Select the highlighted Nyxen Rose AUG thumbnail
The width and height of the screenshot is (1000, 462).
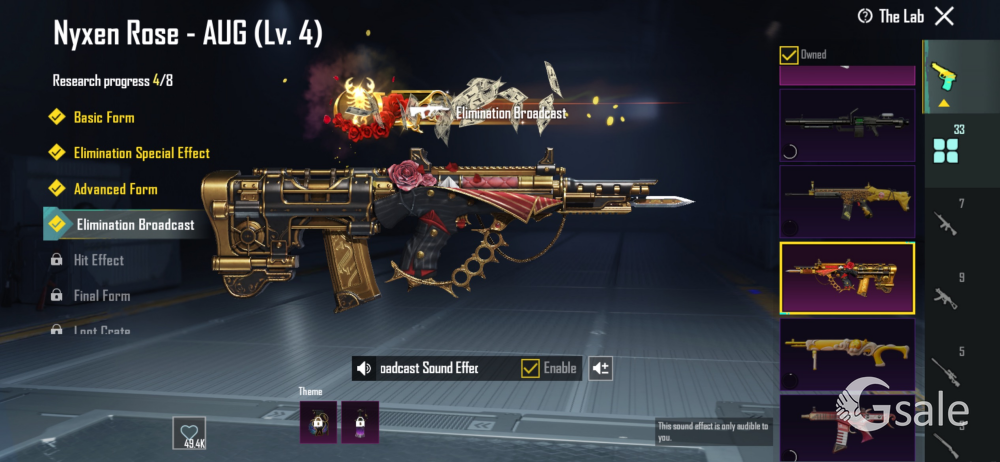click(847, 278)
